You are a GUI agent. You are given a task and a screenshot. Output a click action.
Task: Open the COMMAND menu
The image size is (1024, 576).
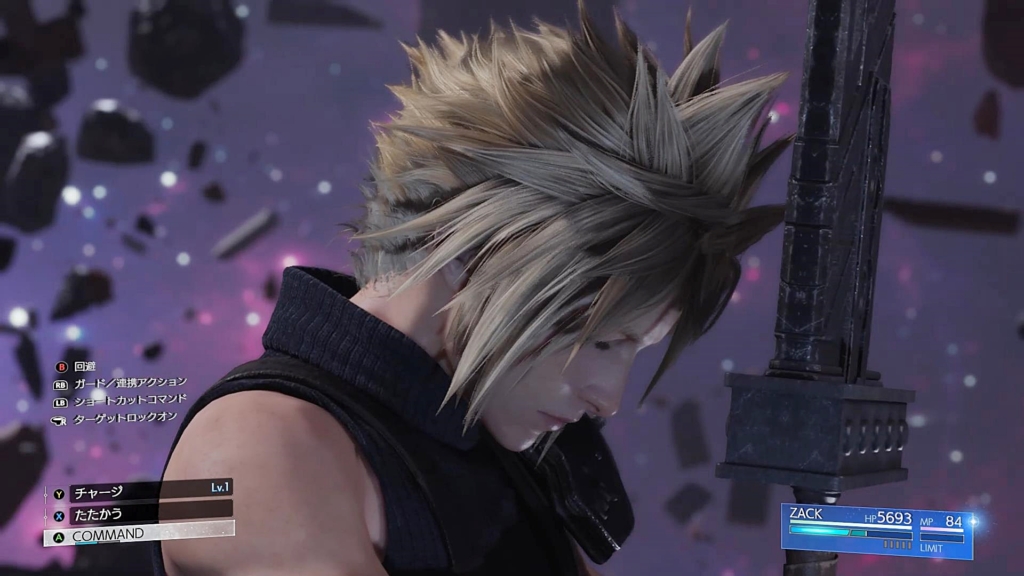(x=140, y=535)
